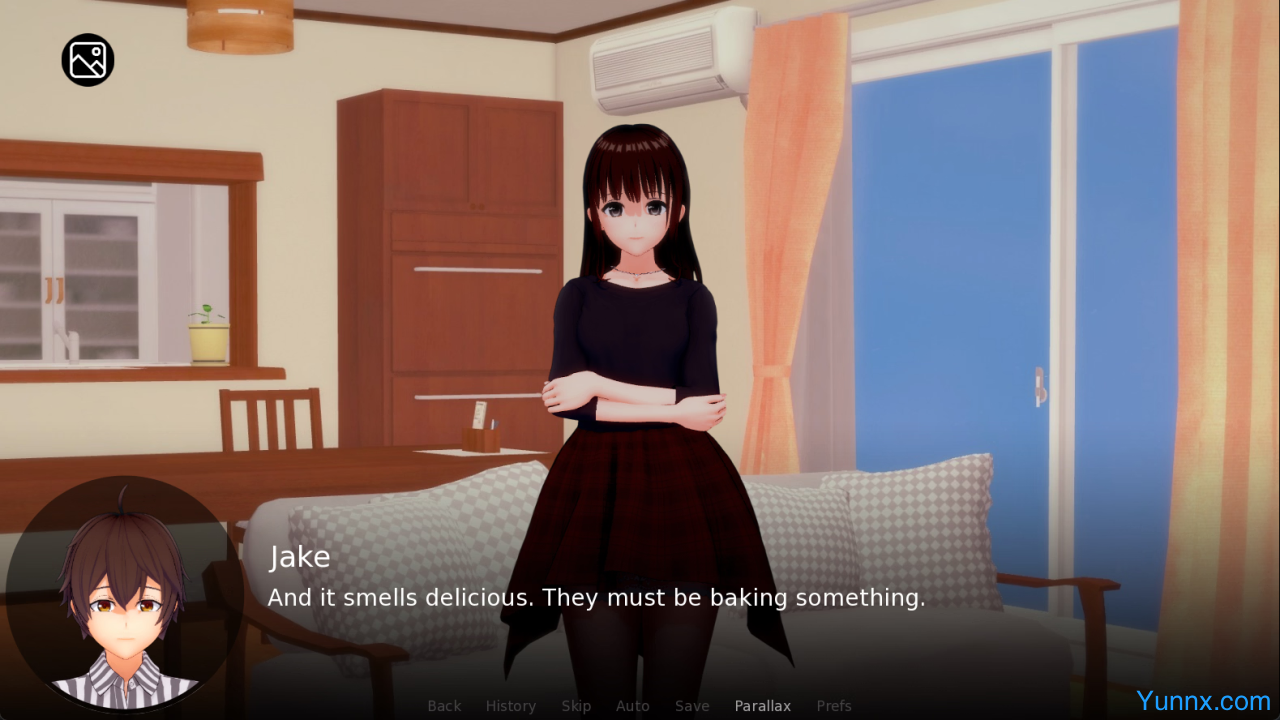Open the Save menu

692,706
